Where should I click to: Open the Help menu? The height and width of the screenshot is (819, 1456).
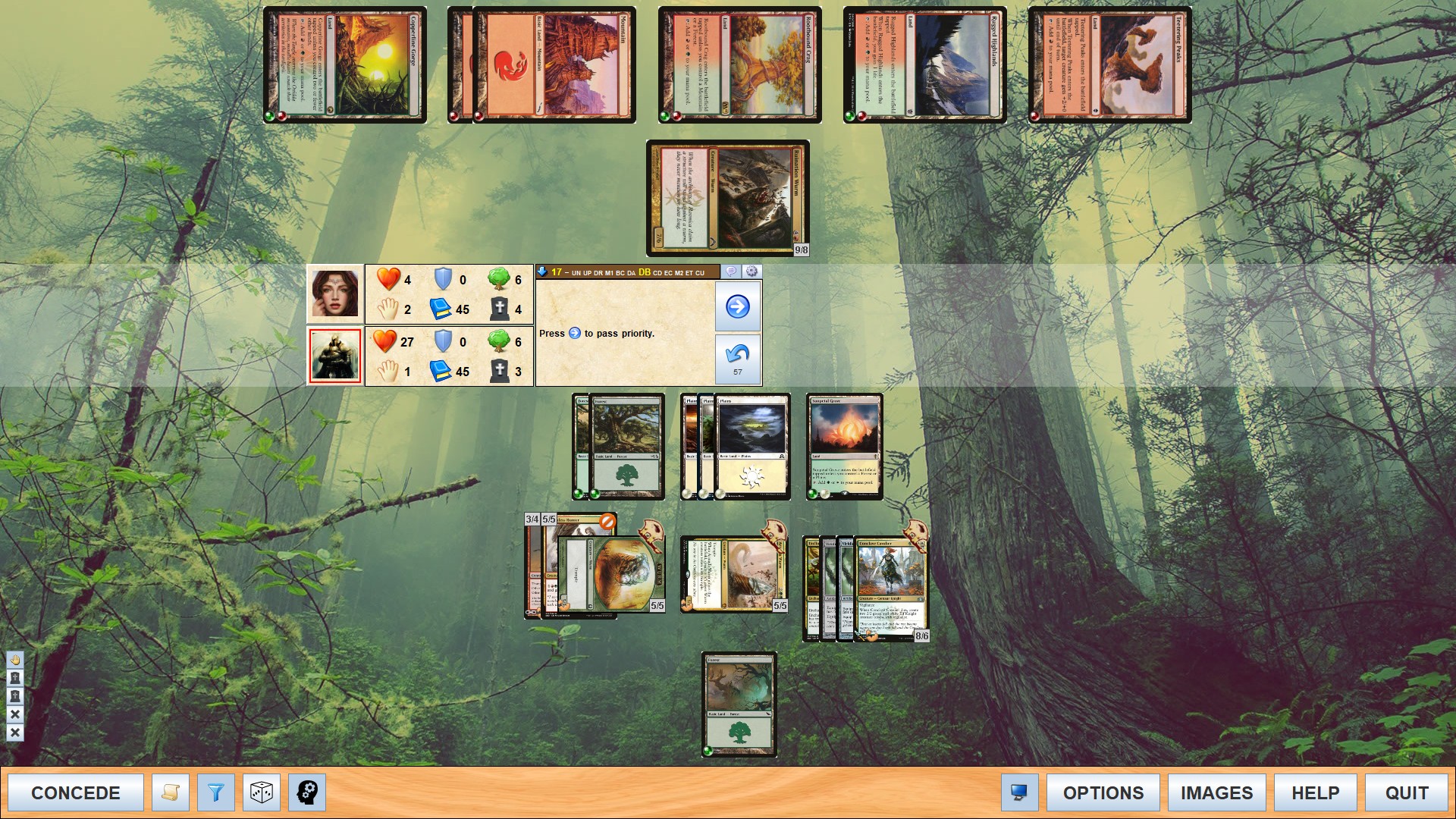pos(1315,792)
